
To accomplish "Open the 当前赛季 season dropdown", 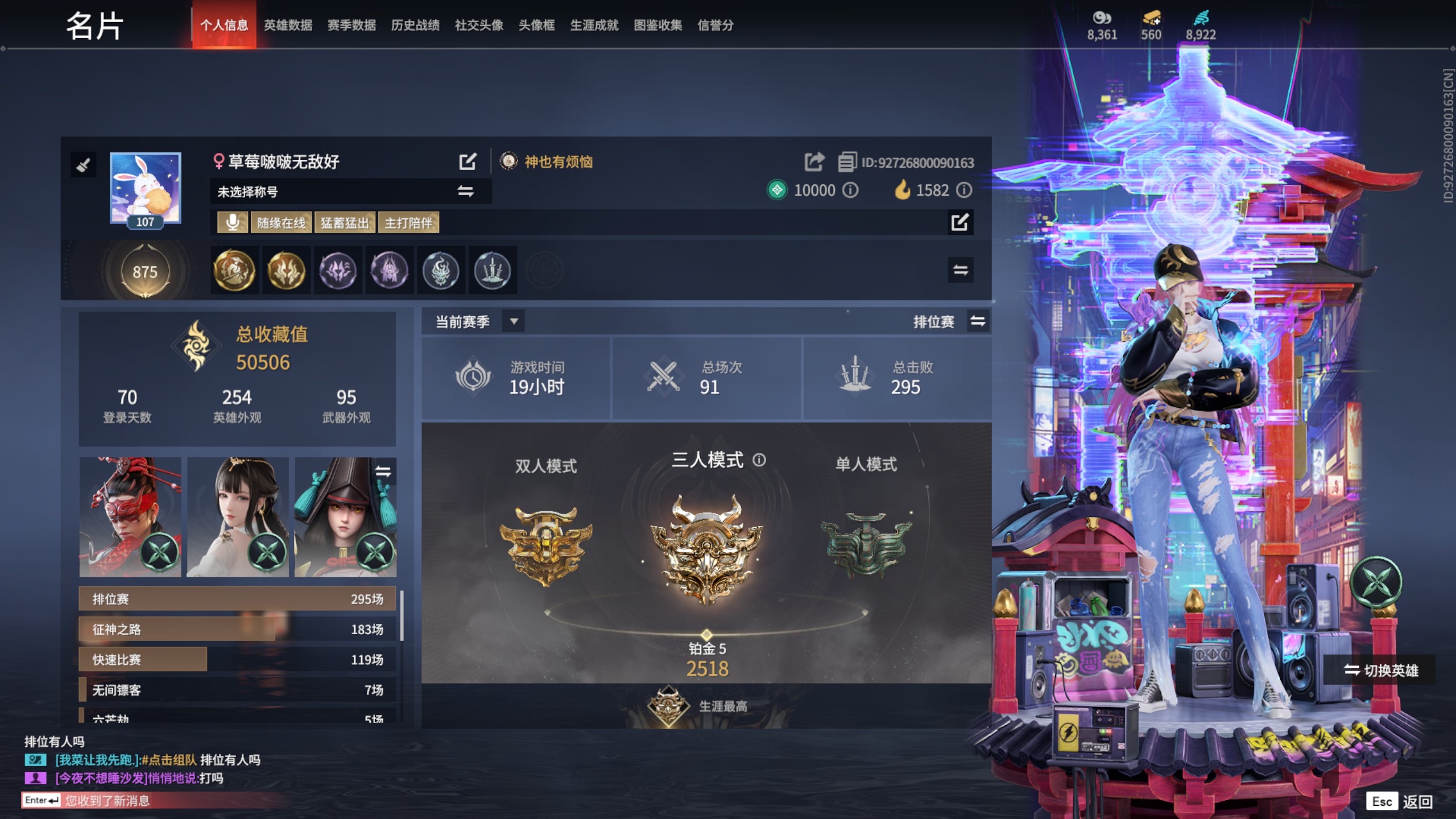I will pyautogui.click(x=514, y=322).
